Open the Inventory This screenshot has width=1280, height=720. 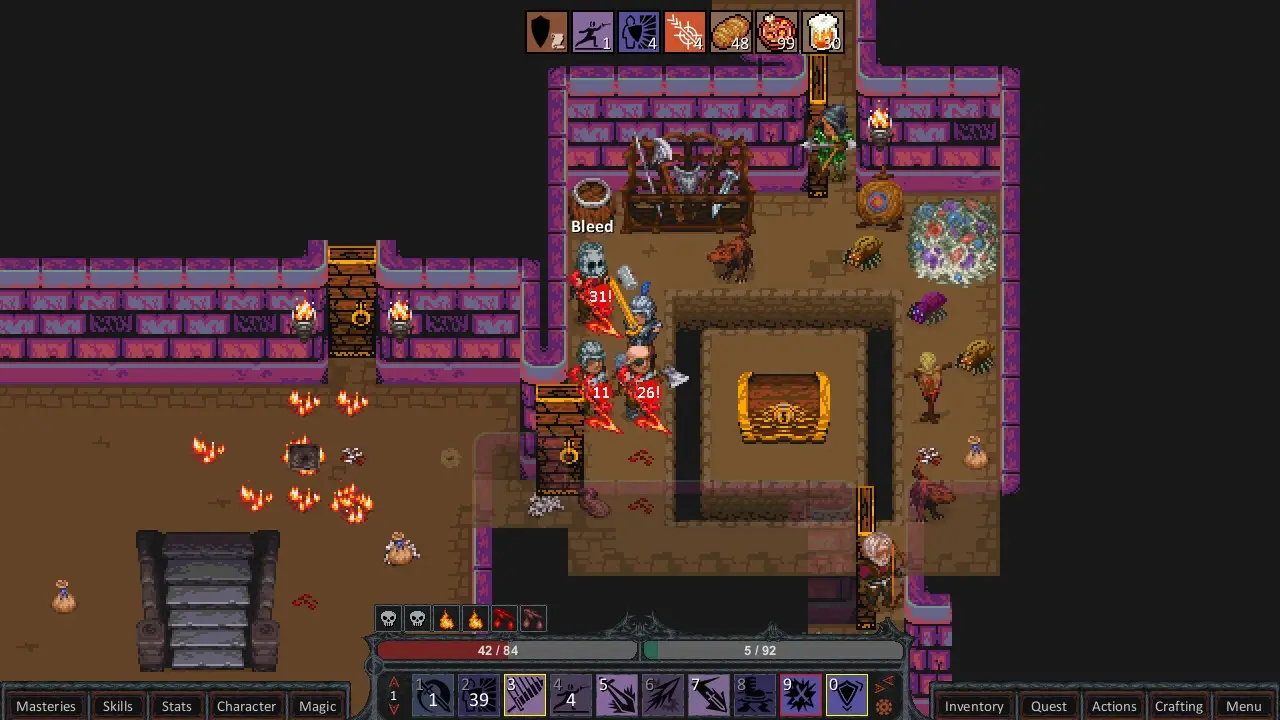(974, 706)
